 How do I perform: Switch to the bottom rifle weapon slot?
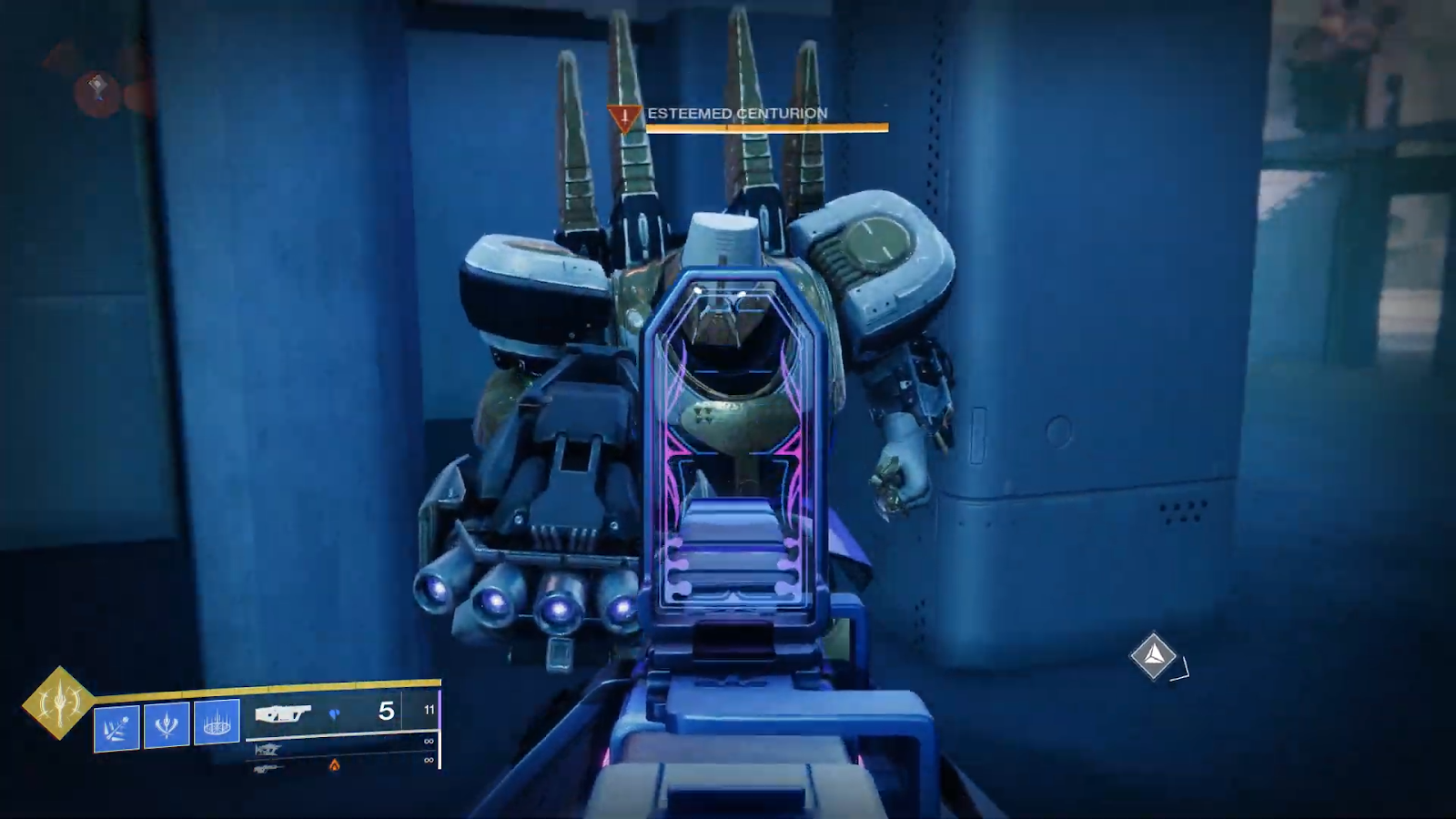267,768
